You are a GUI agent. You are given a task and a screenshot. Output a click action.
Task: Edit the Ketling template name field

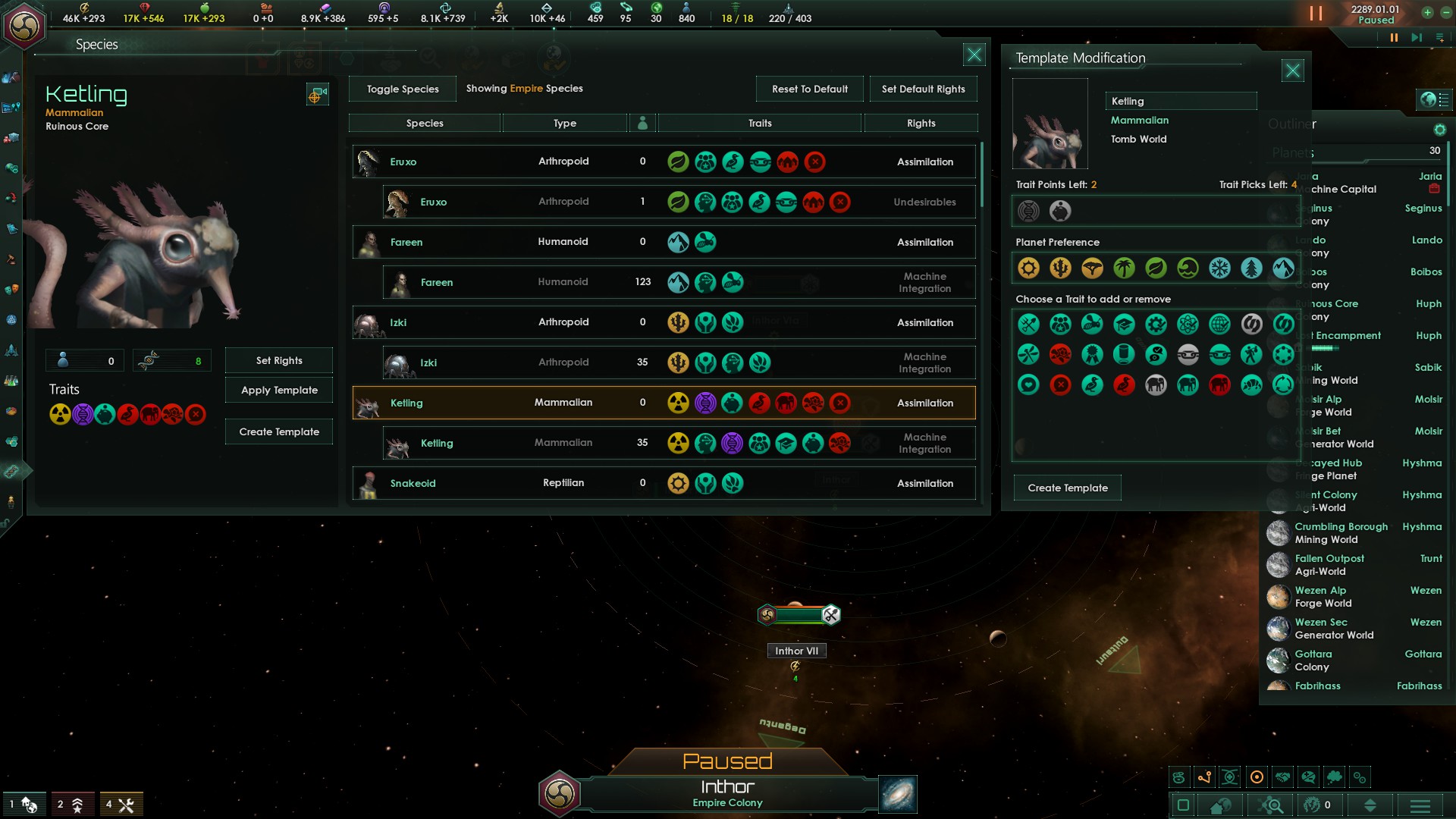point(1180,101)
